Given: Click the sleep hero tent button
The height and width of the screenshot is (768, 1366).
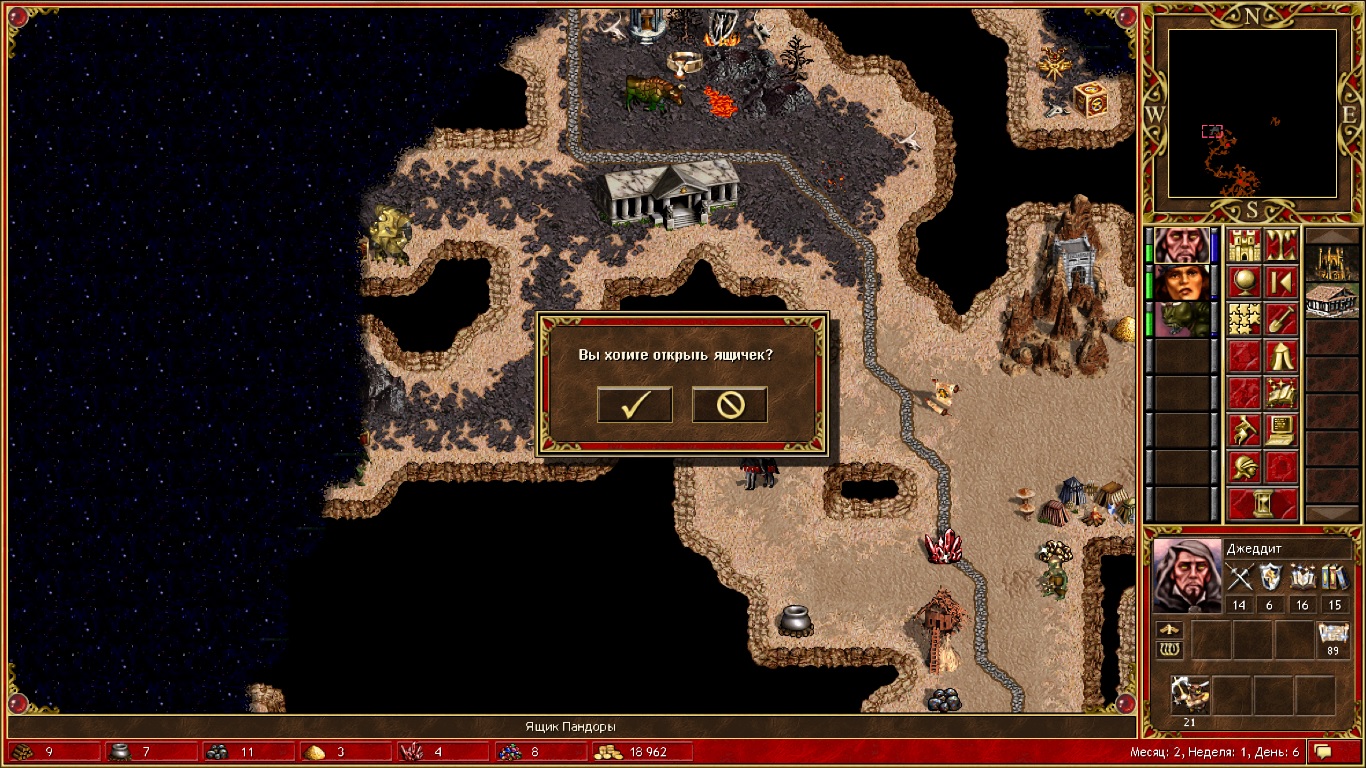Looking at the screenshot, I should [x=1281, y=356].
